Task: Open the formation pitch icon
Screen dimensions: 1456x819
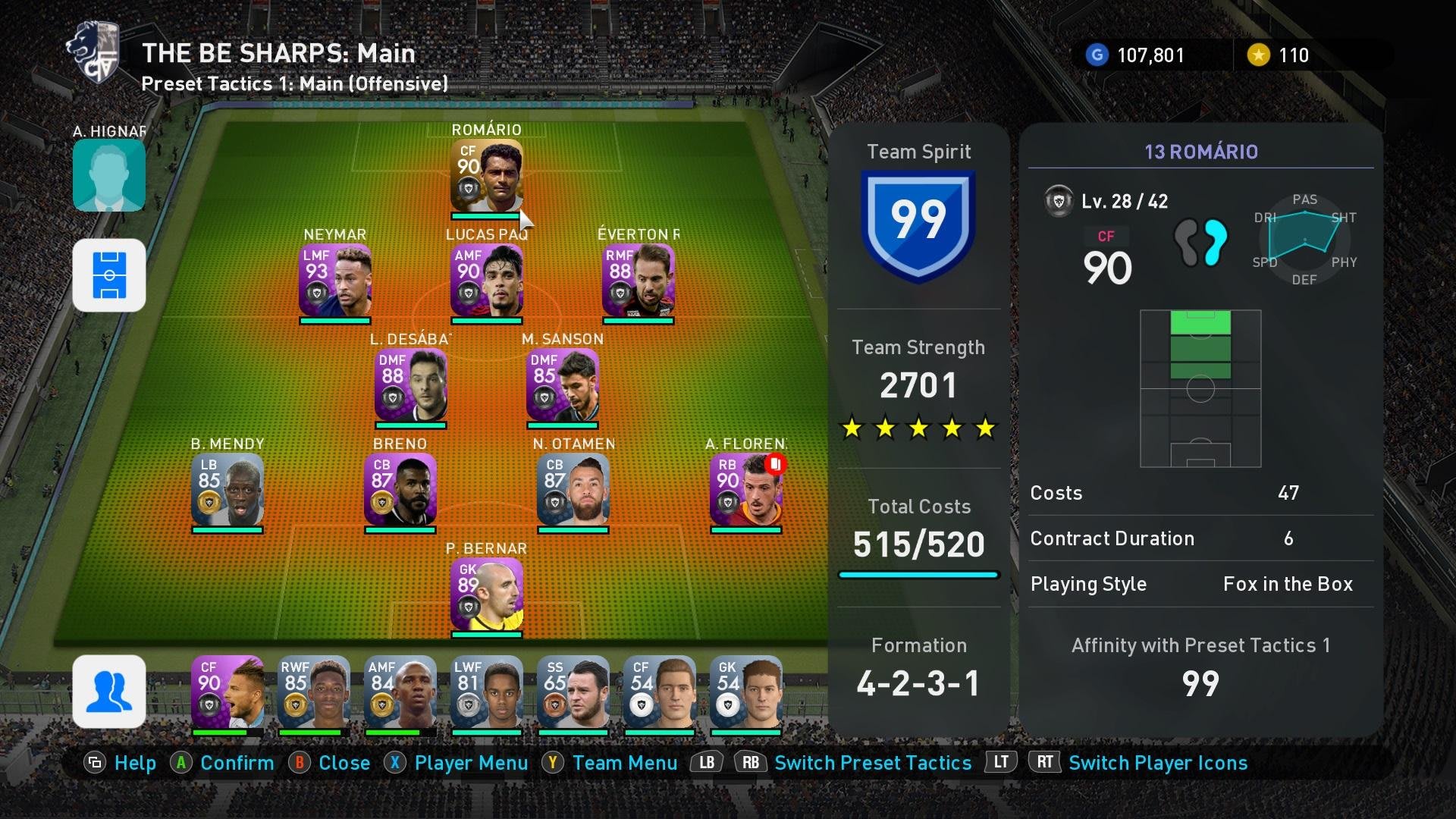Action: (x=109, y=275)
